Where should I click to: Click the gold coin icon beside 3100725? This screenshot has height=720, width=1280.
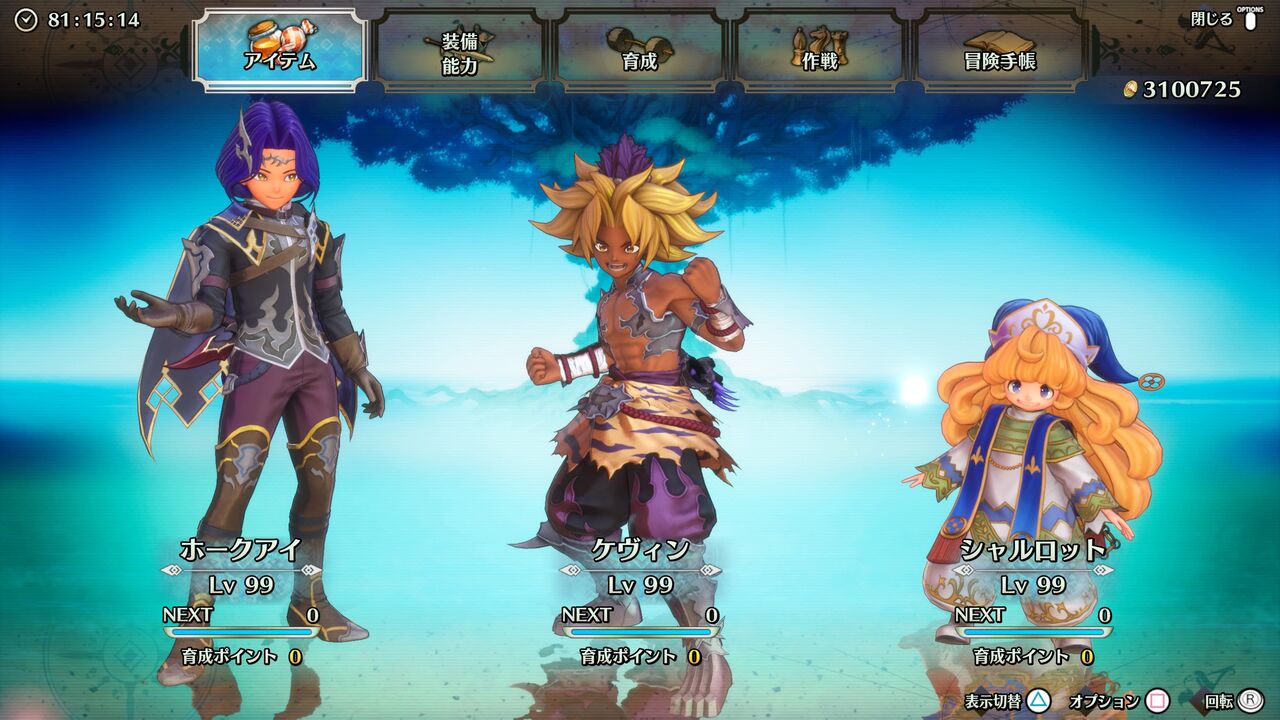(1129, 88)
